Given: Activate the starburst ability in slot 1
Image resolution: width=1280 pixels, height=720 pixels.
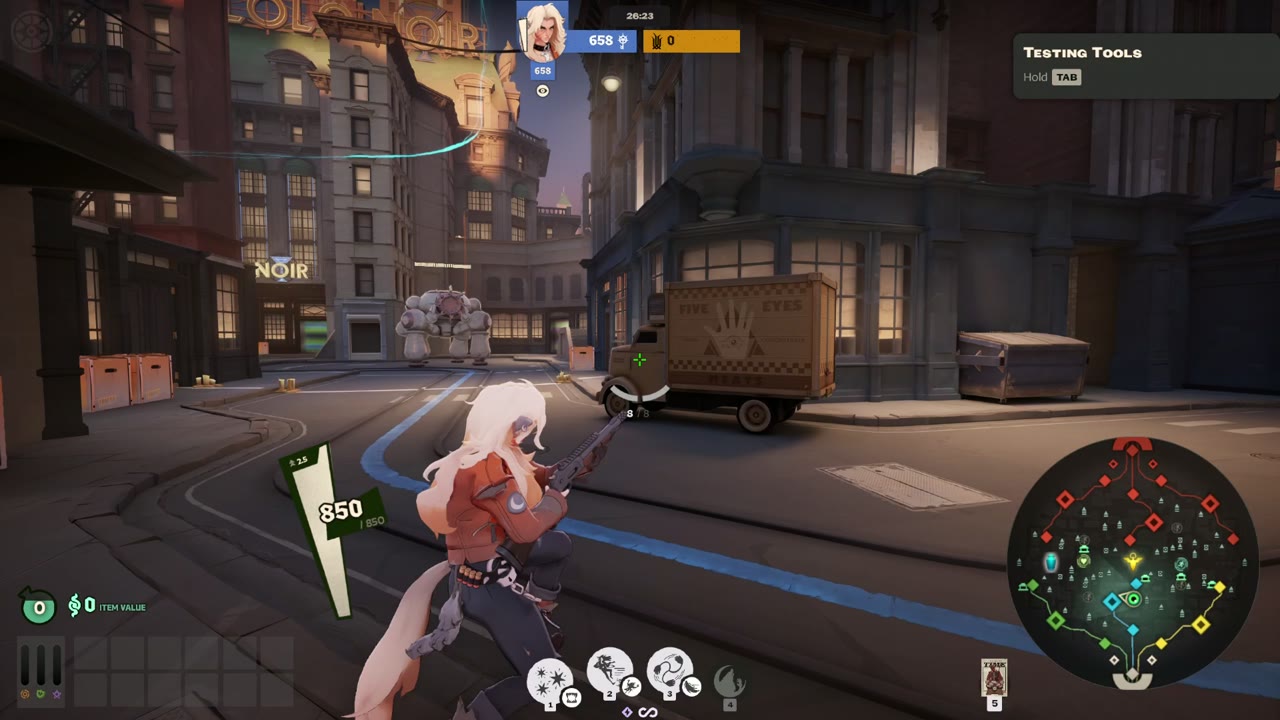Looking at the screenshot, I should pos(550,680).
